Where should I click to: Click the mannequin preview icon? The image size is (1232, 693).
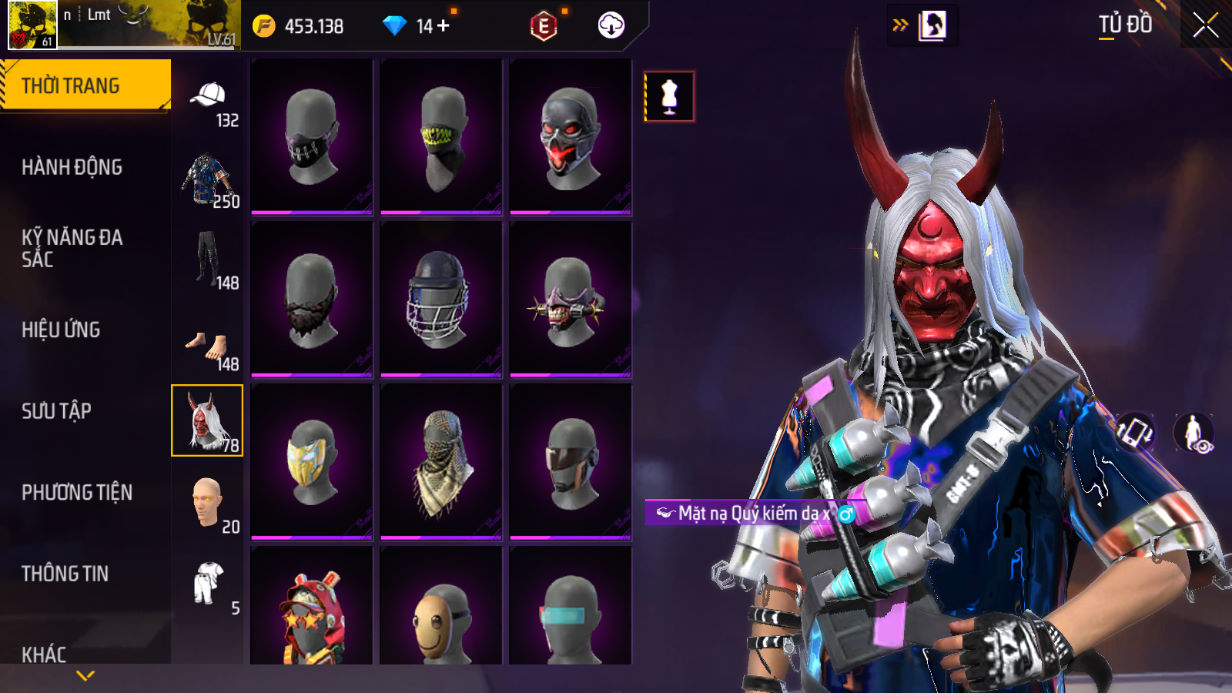tap(669, 97)
